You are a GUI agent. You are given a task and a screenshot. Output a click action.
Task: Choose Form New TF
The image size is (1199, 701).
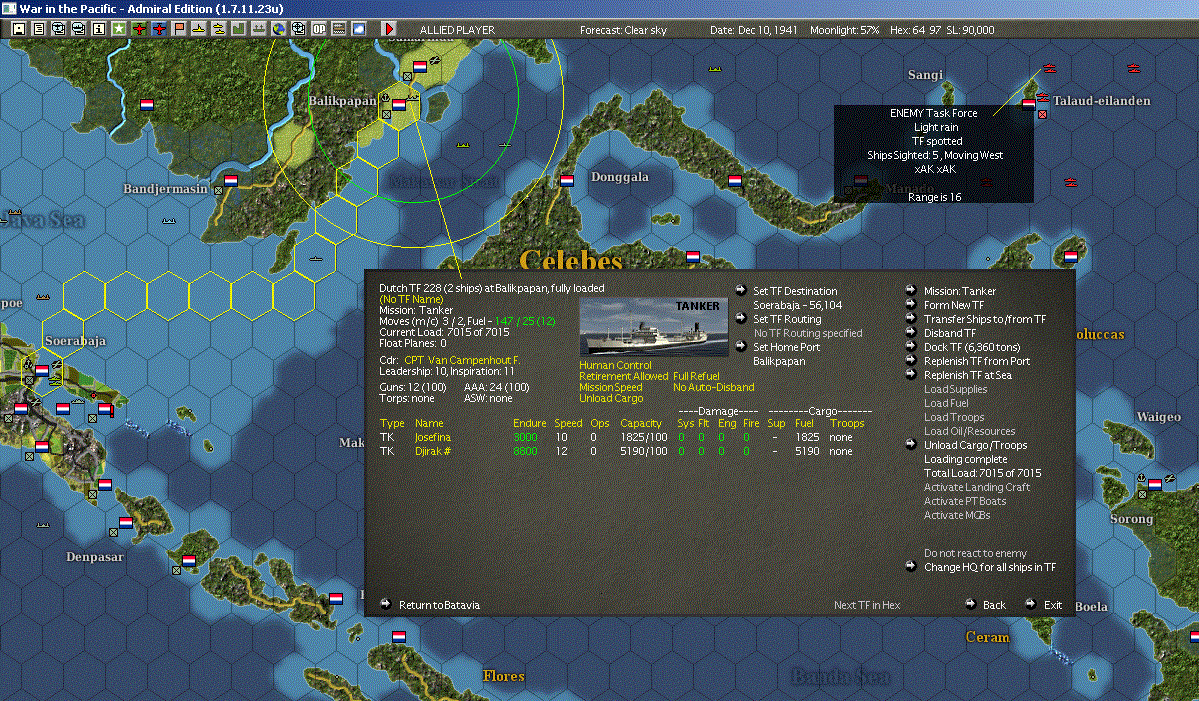[953, 305]
